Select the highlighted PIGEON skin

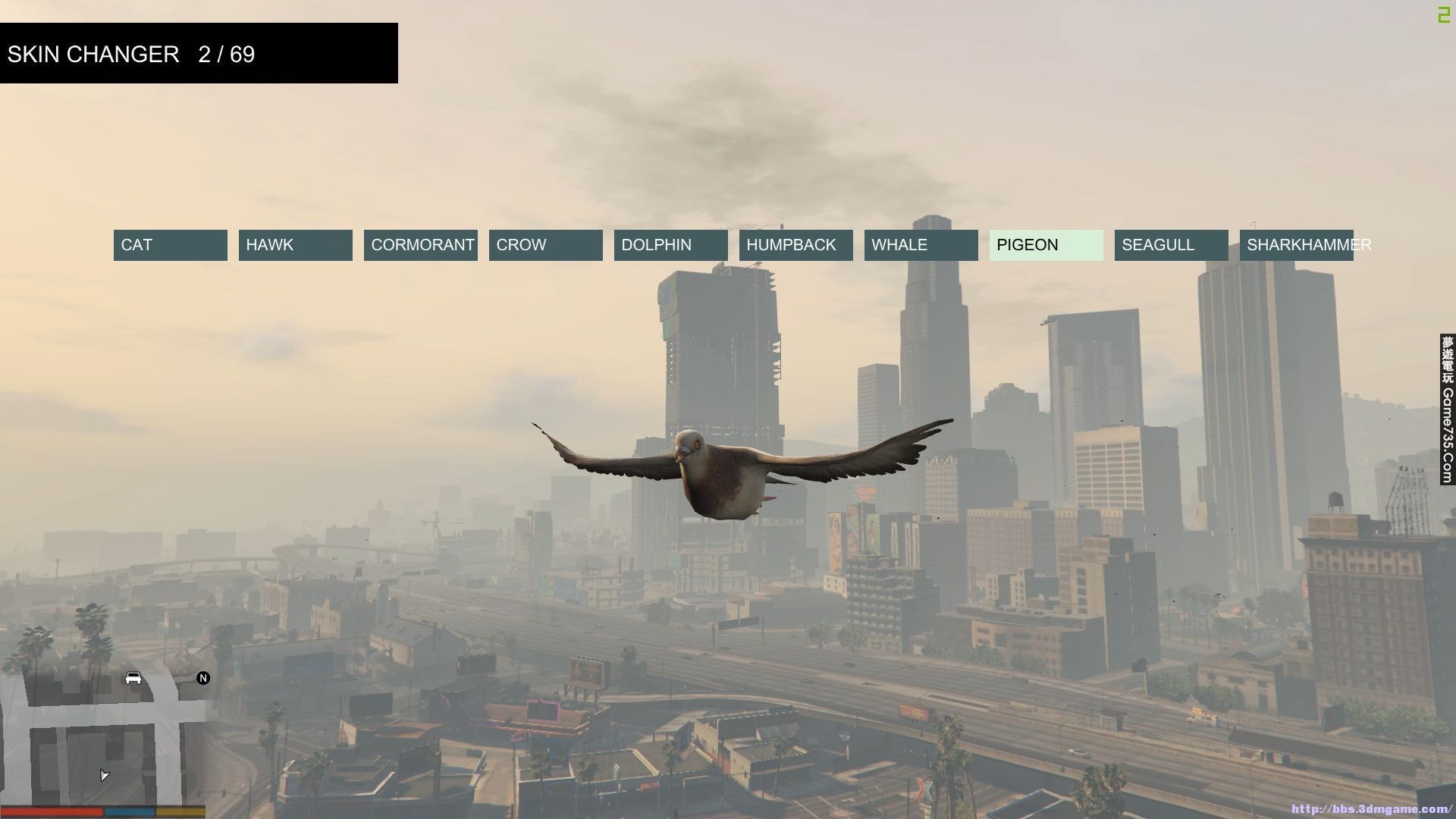tap(1046, 245)
